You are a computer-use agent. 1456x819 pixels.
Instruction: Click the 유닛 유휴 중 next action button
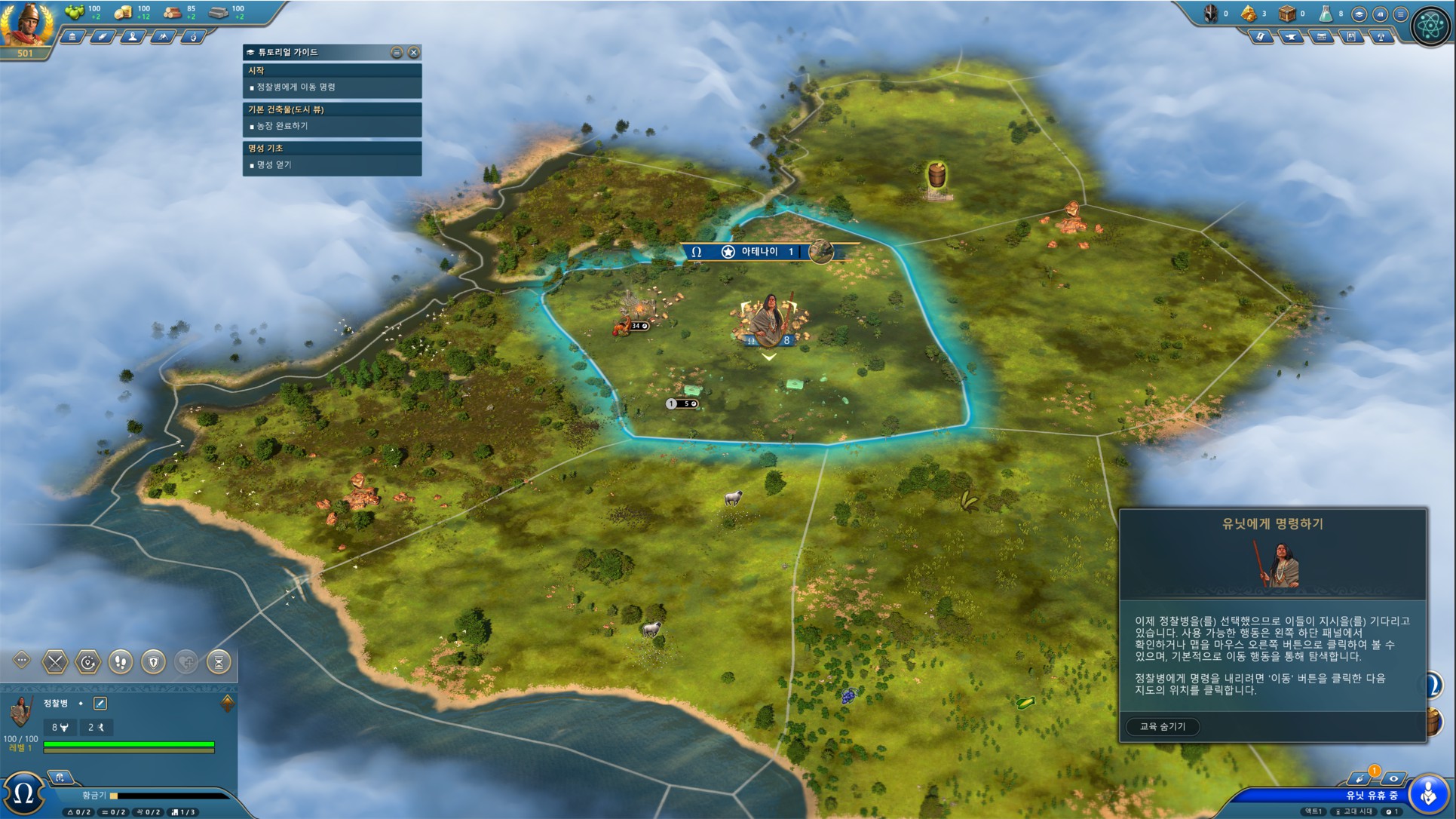pos(1427,793)
